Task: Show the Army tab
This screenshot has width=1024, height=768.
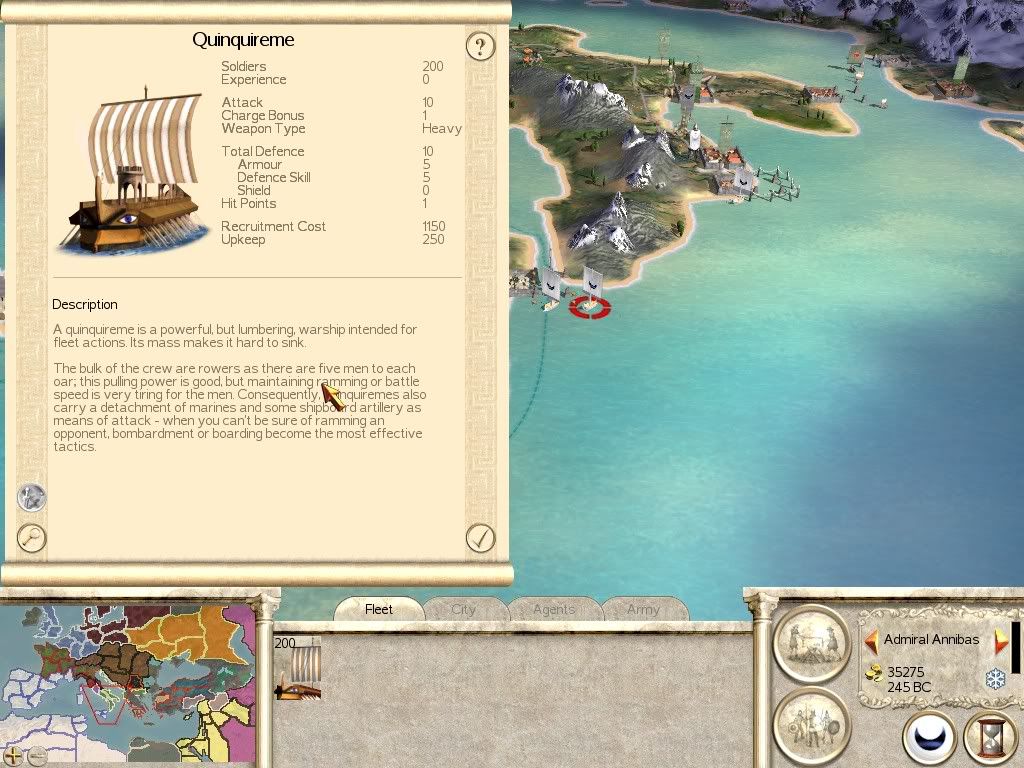Action: (643, 609)
